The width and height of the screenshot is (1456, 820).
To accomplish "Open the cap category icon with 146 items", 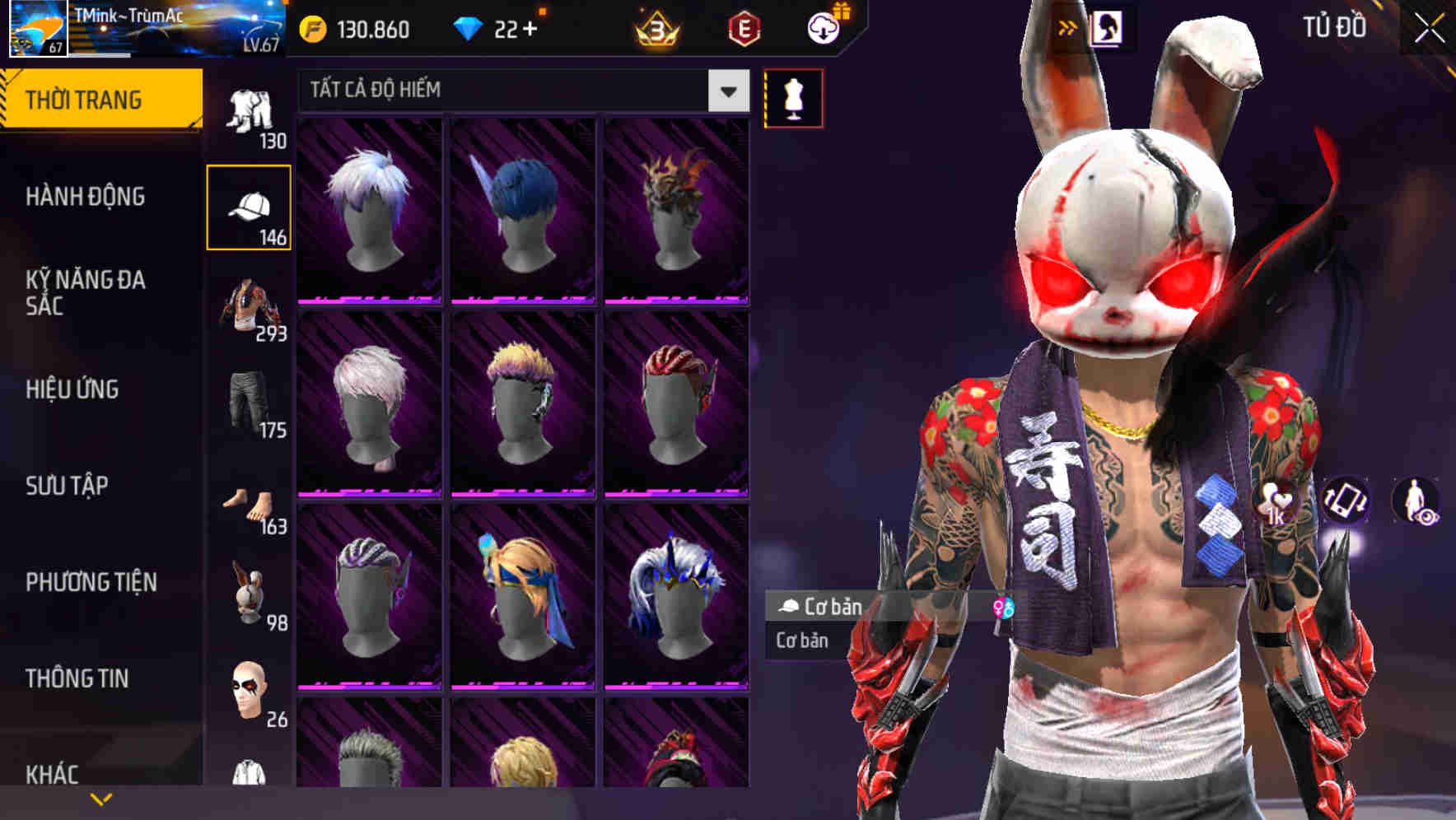I will click(250, 206).
